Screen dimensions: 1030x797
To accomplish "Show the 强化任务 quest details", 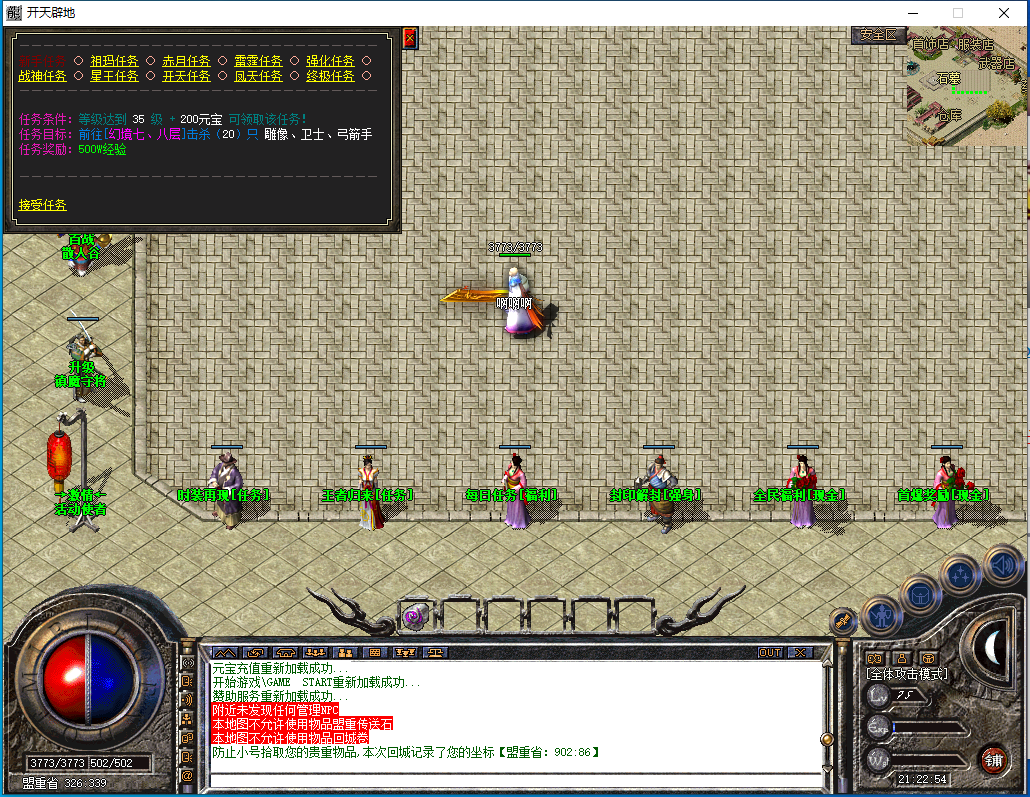I will [x=330, y=61].
